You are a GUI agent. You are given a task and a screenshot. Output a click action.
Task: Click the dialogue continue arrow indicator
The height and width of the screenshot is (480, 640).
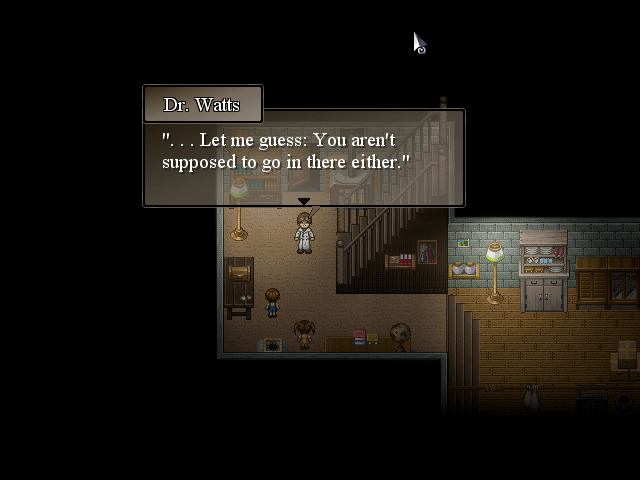pyautogui.click(x=303, y=202)
